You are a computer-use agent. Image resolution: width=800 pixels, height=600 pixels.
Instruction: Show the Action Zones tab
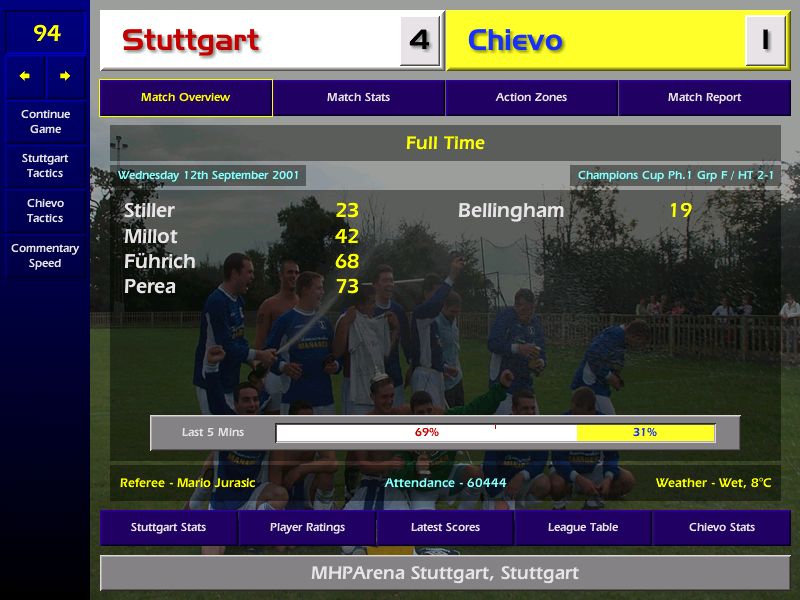(x=531, y=98)
